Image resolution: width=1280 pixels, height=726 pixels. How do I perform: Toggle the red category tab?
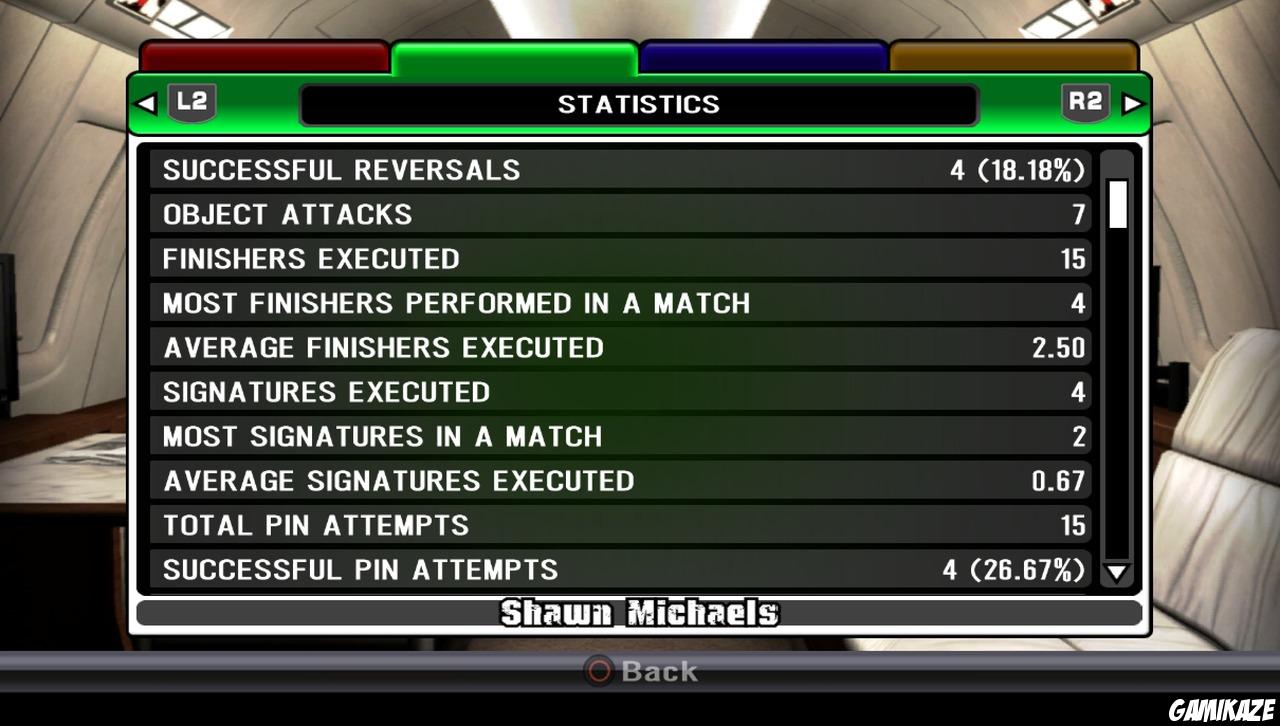263,55
